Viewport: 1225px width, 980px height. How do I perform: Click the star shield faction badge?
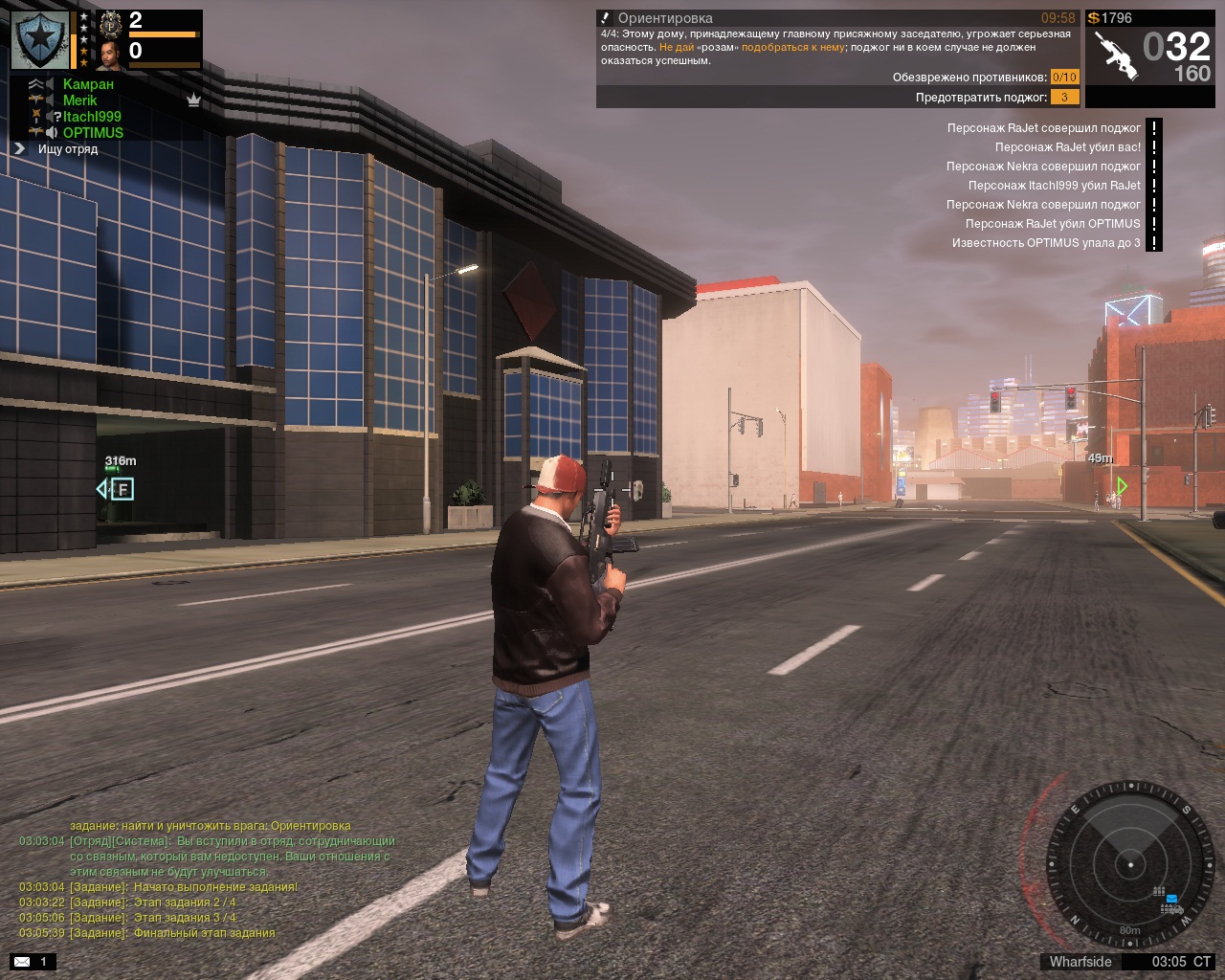[39, 40]
